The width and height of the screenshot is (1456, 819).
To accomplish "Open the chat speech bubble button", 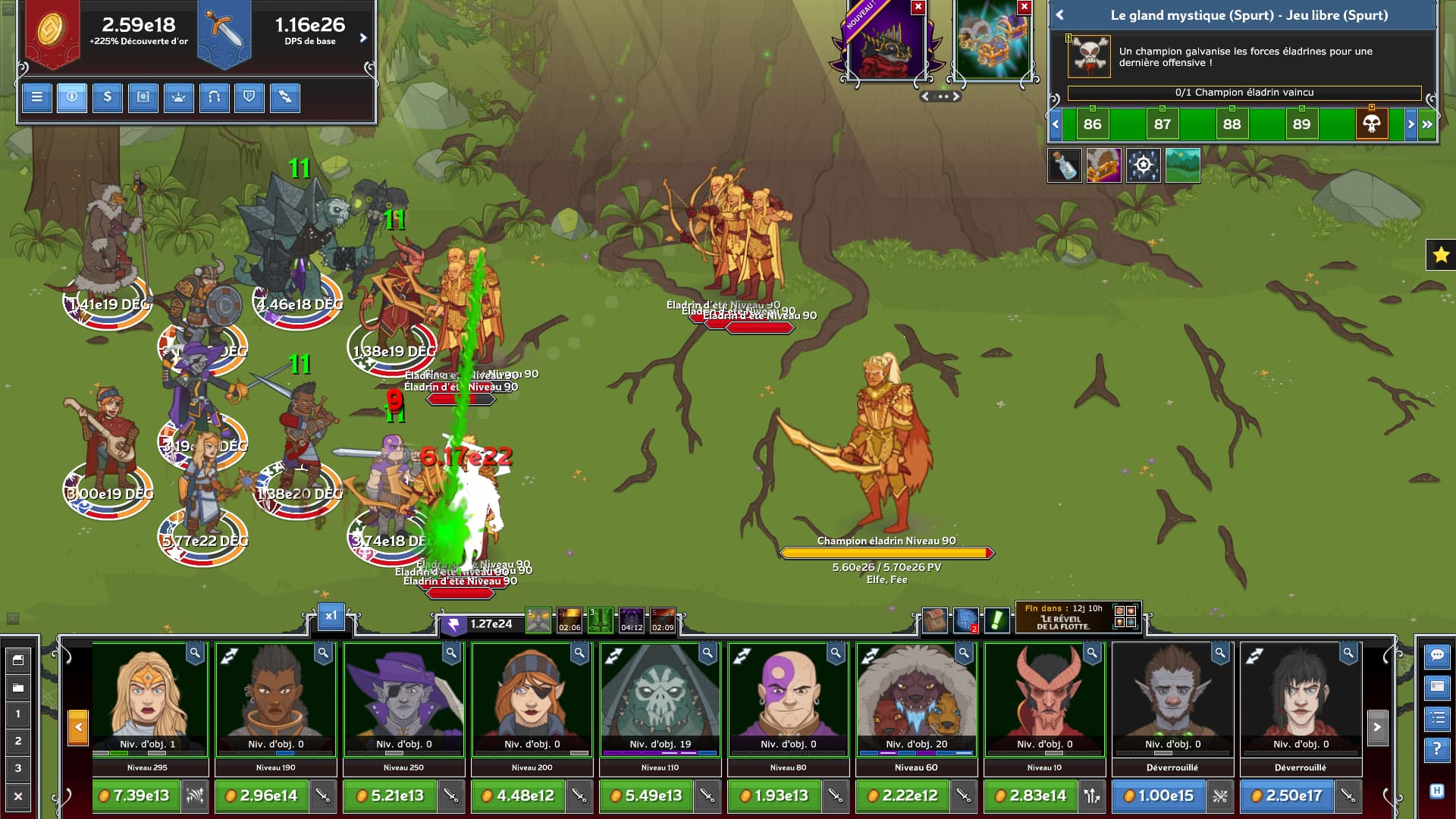I will (x=1437, y=655).
